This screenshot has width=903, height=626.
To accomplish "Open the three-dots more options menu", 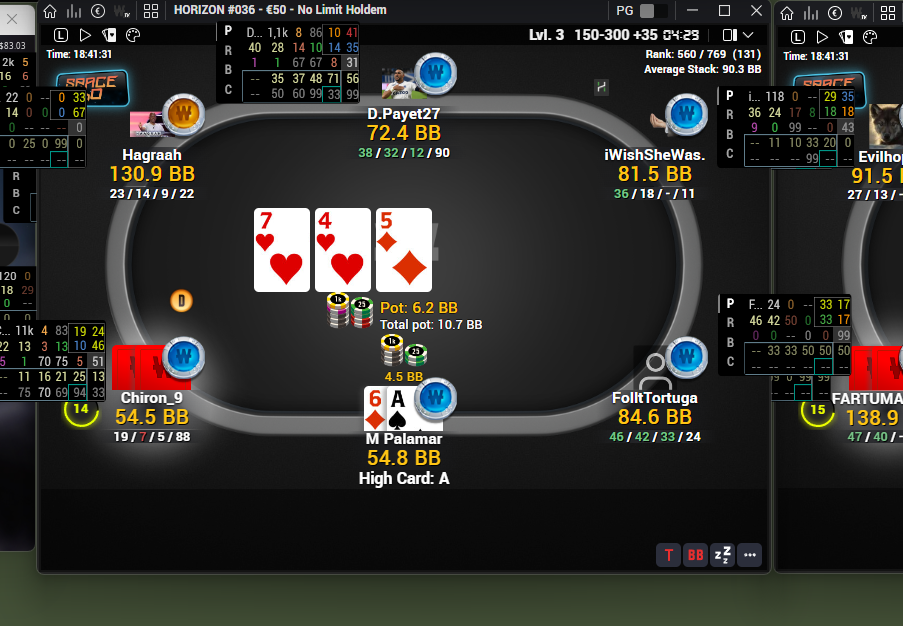I will point(750,555).
